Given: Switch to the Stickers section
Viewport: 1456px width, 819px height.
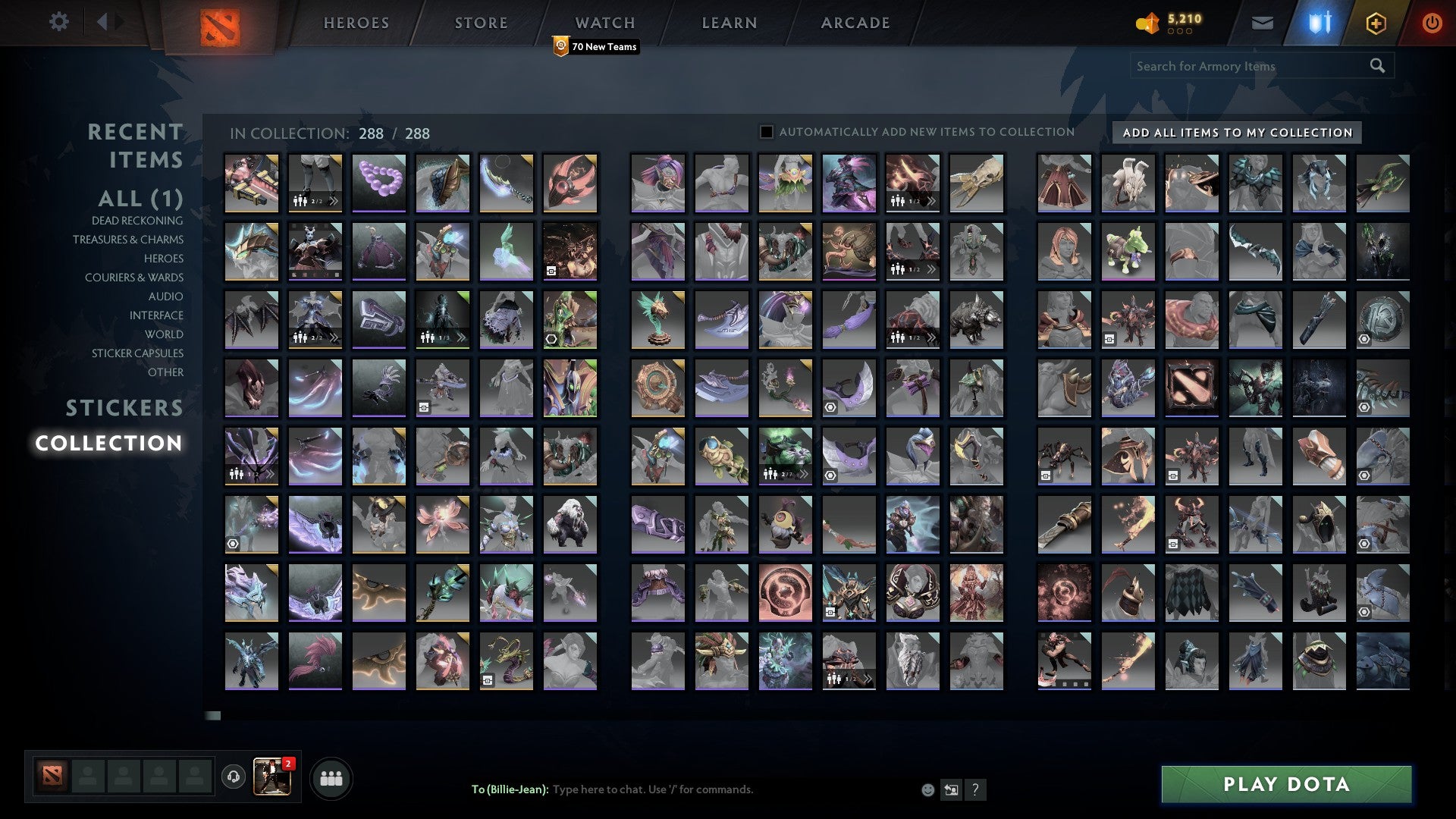Looking at the screenshot, I should (x=124, y=408).
